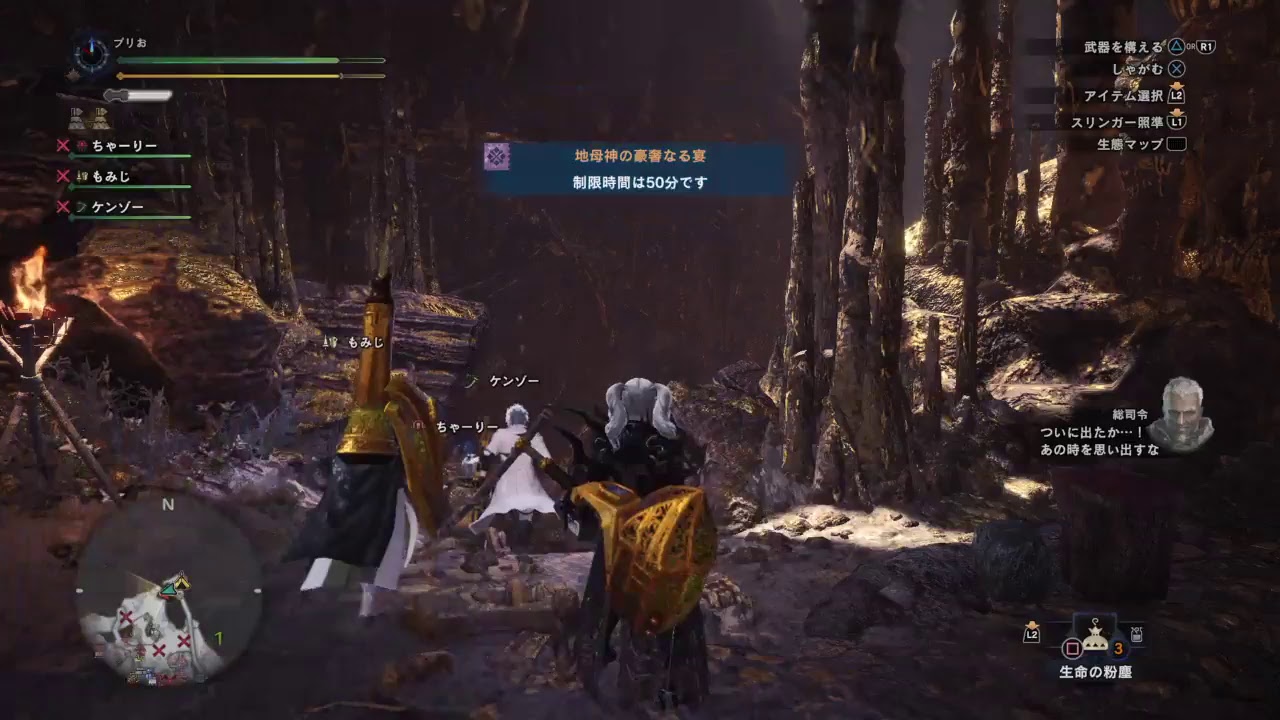Click the yellow stamina gauge bar
The image size is (1280, 720).
click(230, 75)
